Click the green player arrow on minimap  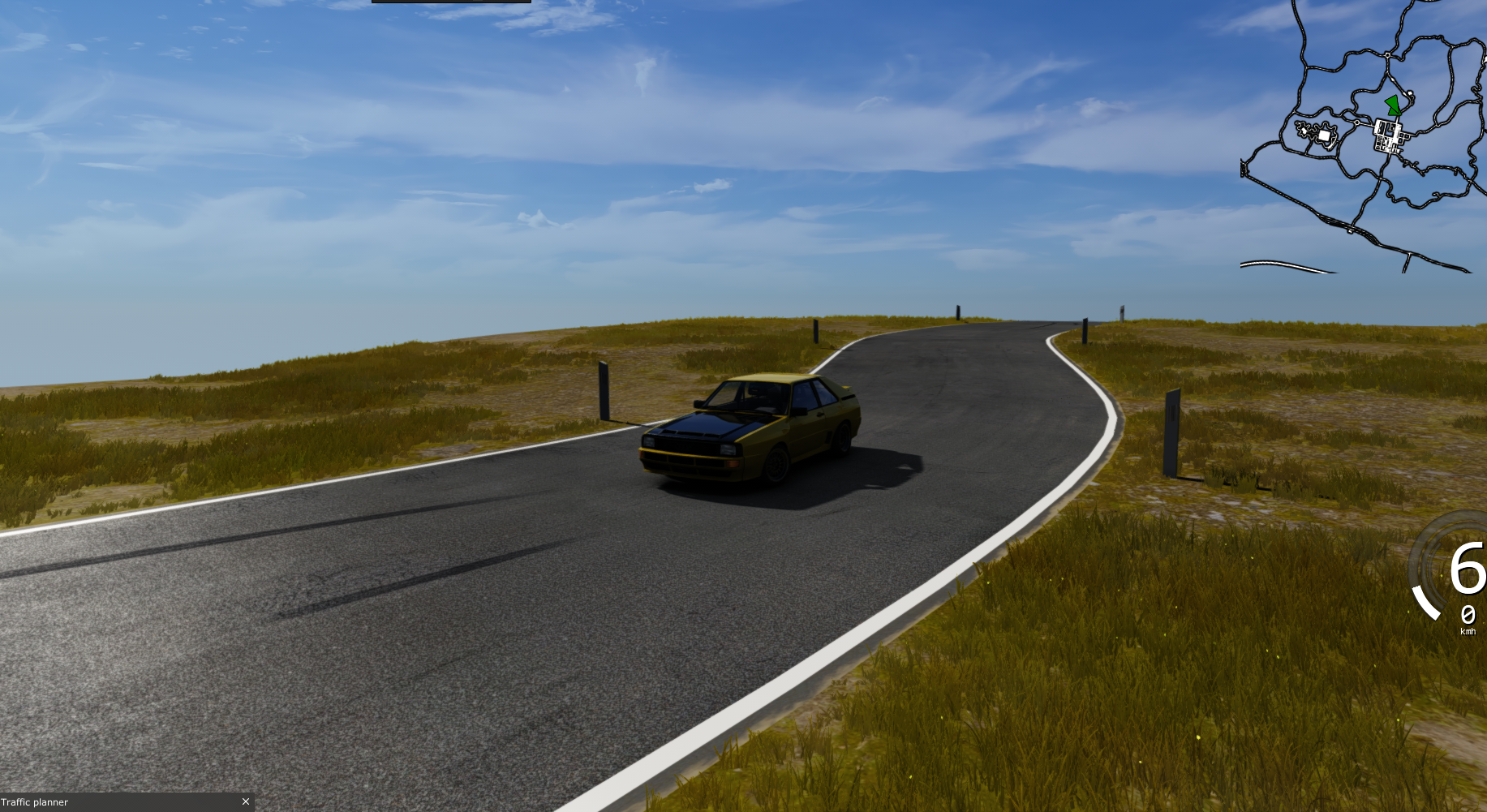tap(1393, 104)
